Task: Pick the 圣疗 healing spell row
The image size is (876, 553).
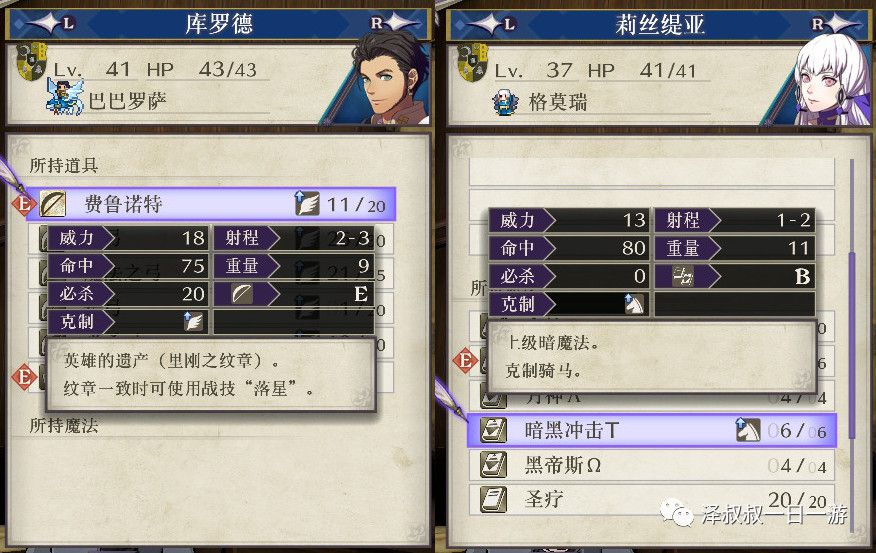Action: [x=650, y=498]
